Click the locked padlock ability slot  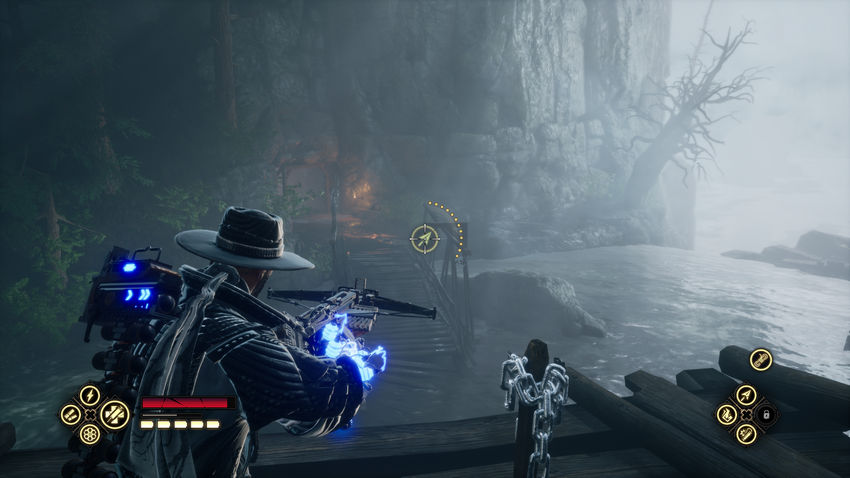pyautogui.click(x=766, y=414)
